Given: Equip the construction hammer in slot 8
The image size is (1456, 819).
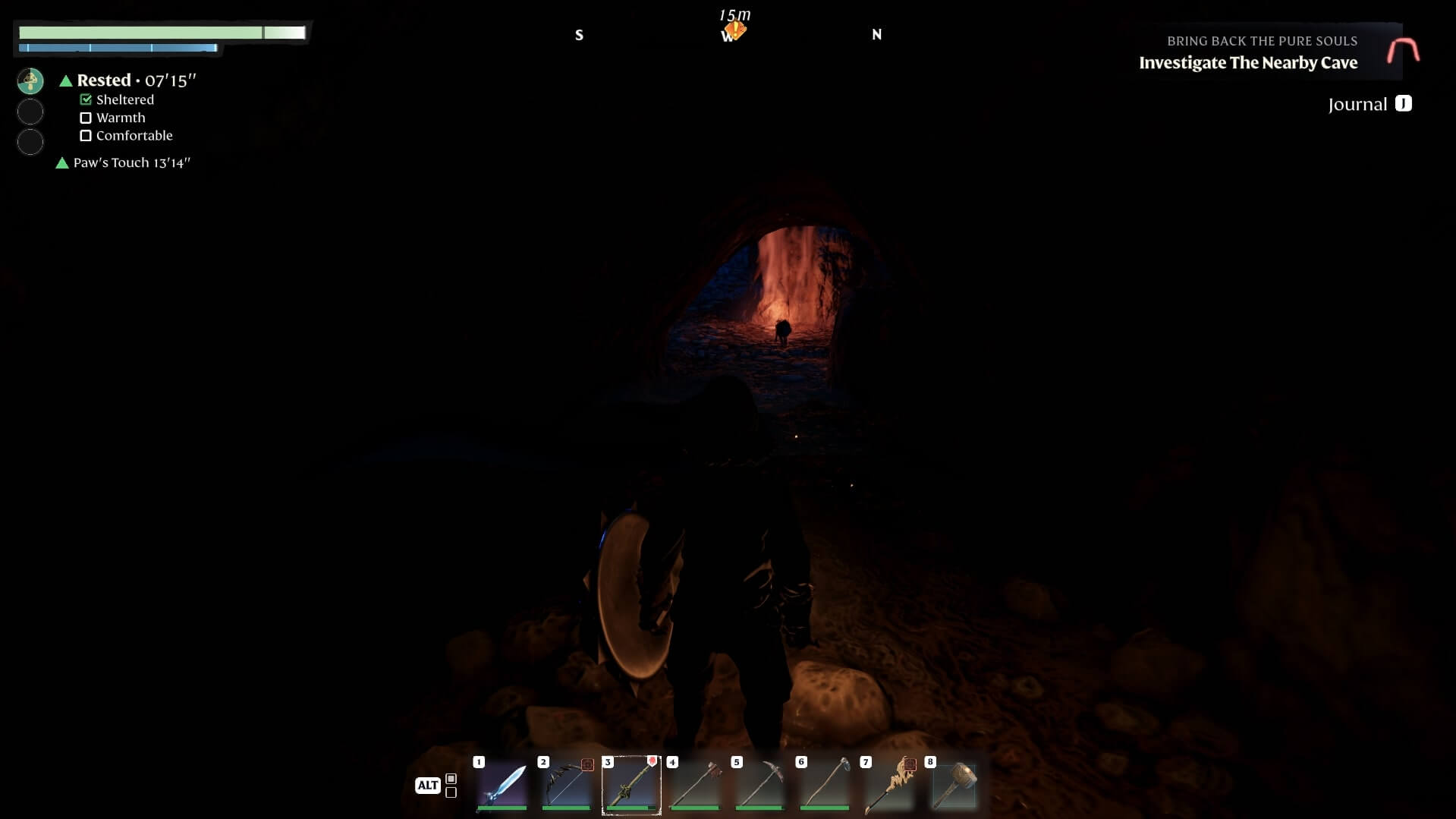Looking at the screenshot, I should pos(953,785).
